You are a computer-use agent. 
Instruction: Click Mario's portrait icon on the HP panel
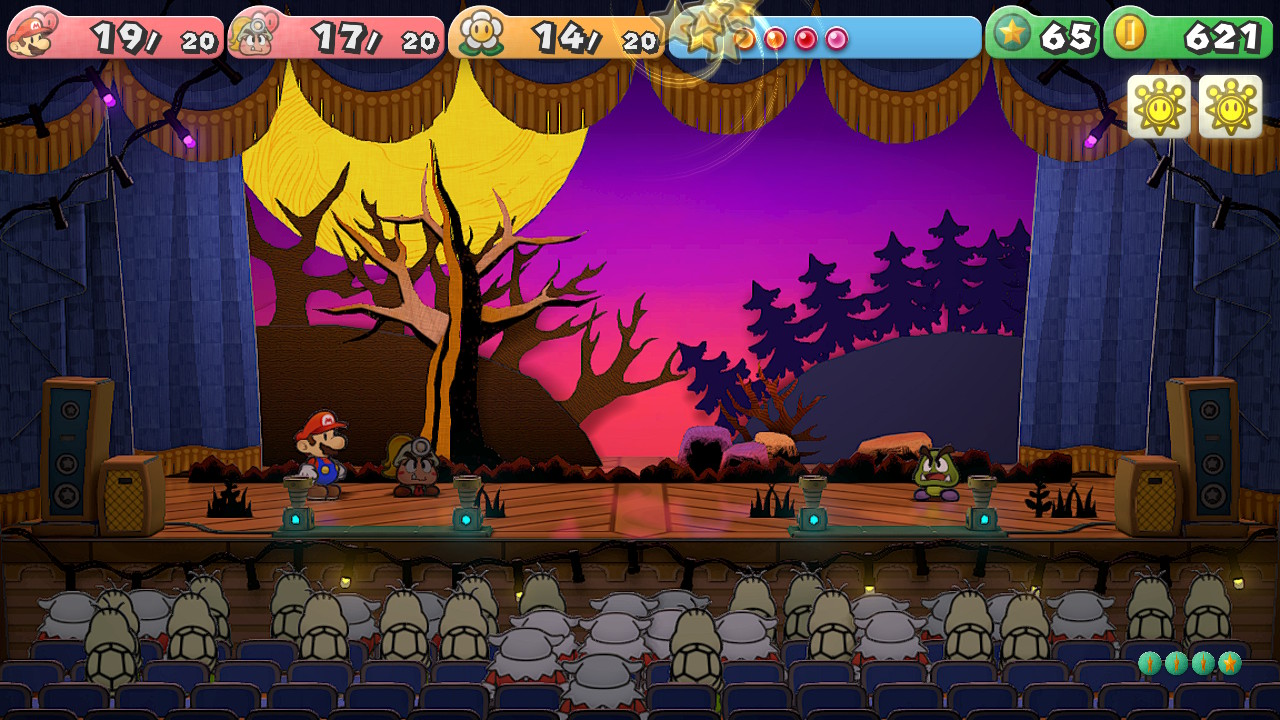pos(32,35)
